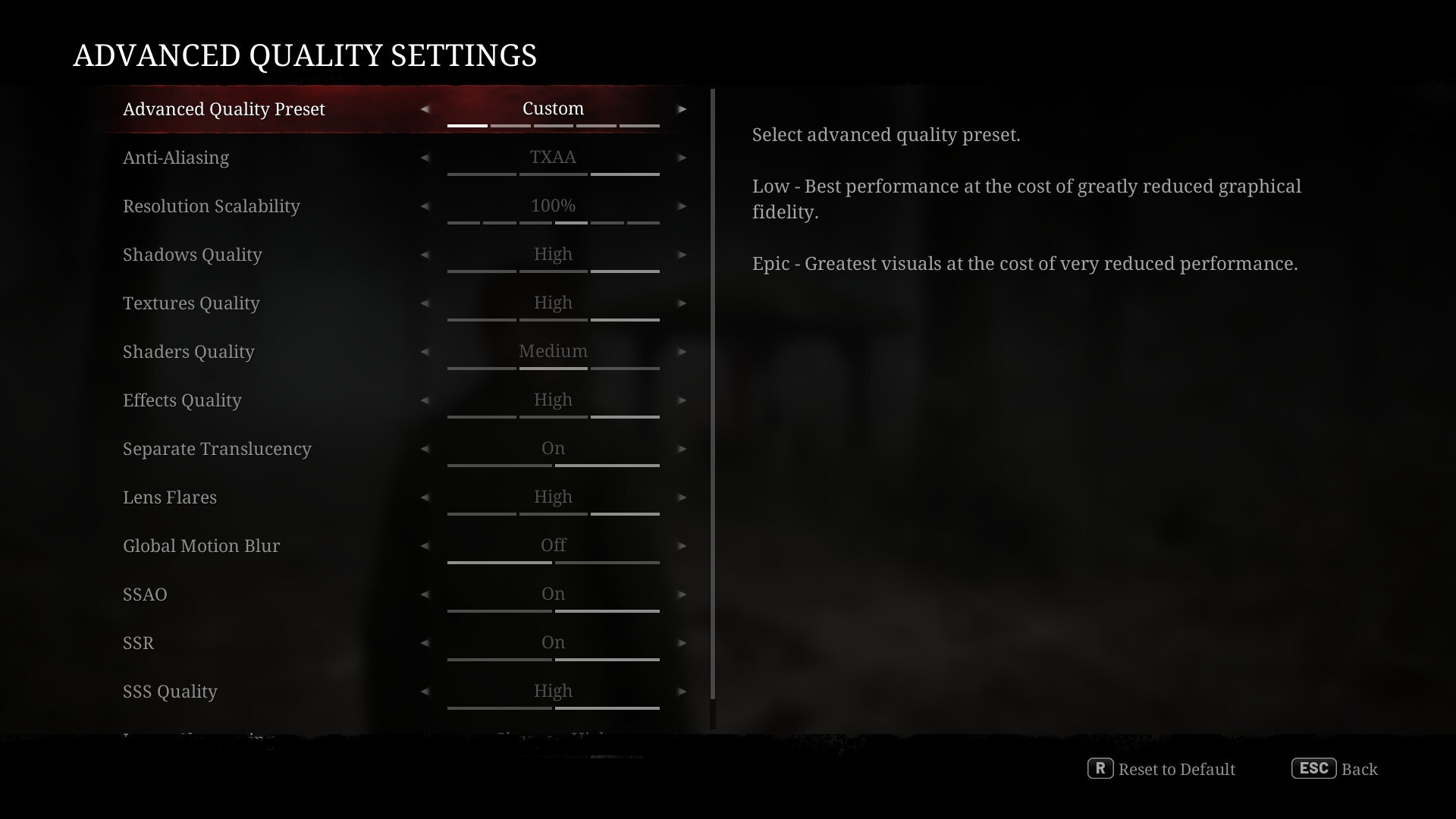Click right arrow next to Custom preset
Viewport: 1456px width, 819px height.
[x=682, y=109]
